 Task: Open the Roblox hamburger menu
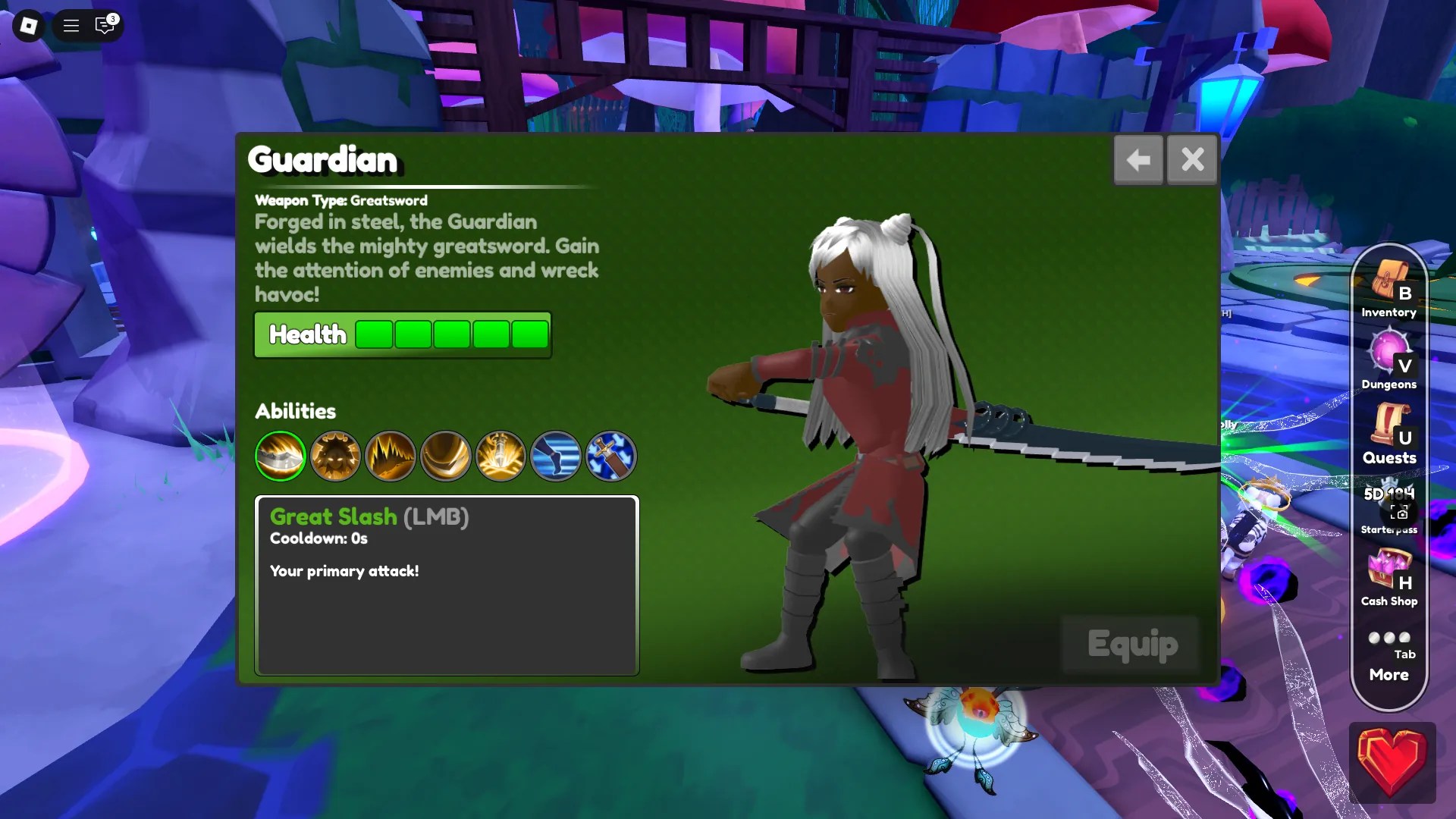pyautogui.click(x=71, y=25)
